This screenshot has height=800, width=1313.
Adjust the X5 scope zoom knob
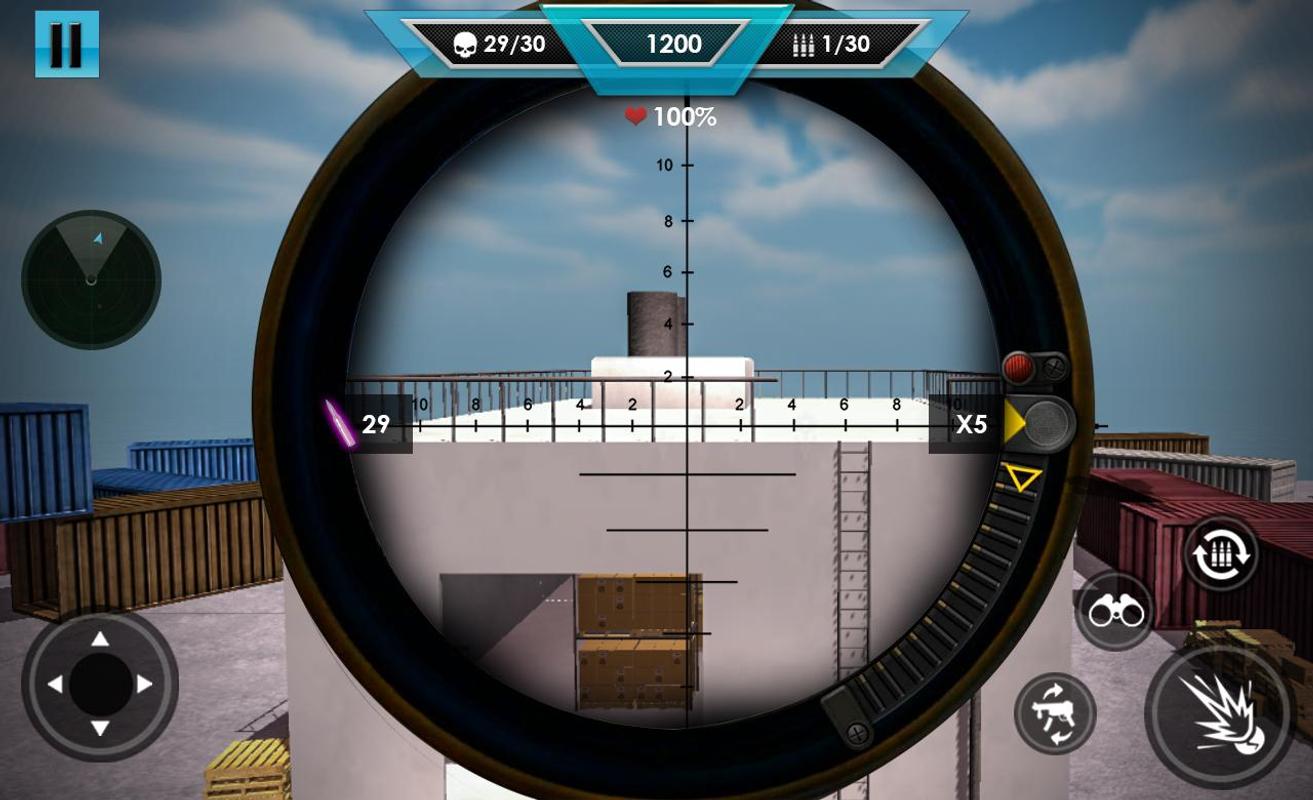(x=1047, y=424)
